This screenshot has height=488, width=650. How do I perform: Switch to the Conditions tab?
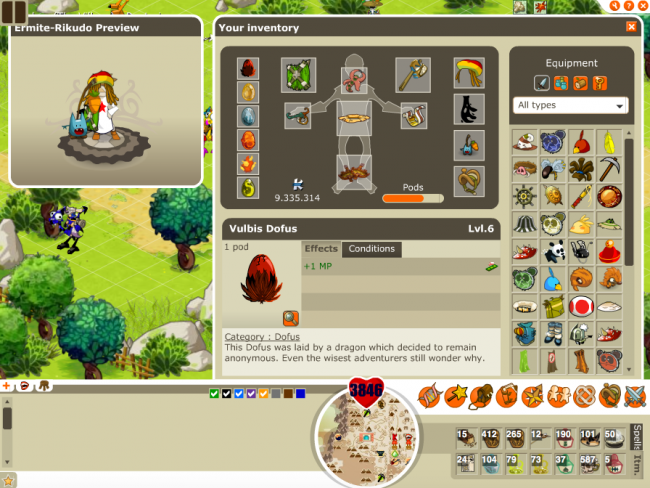(371, 249)
